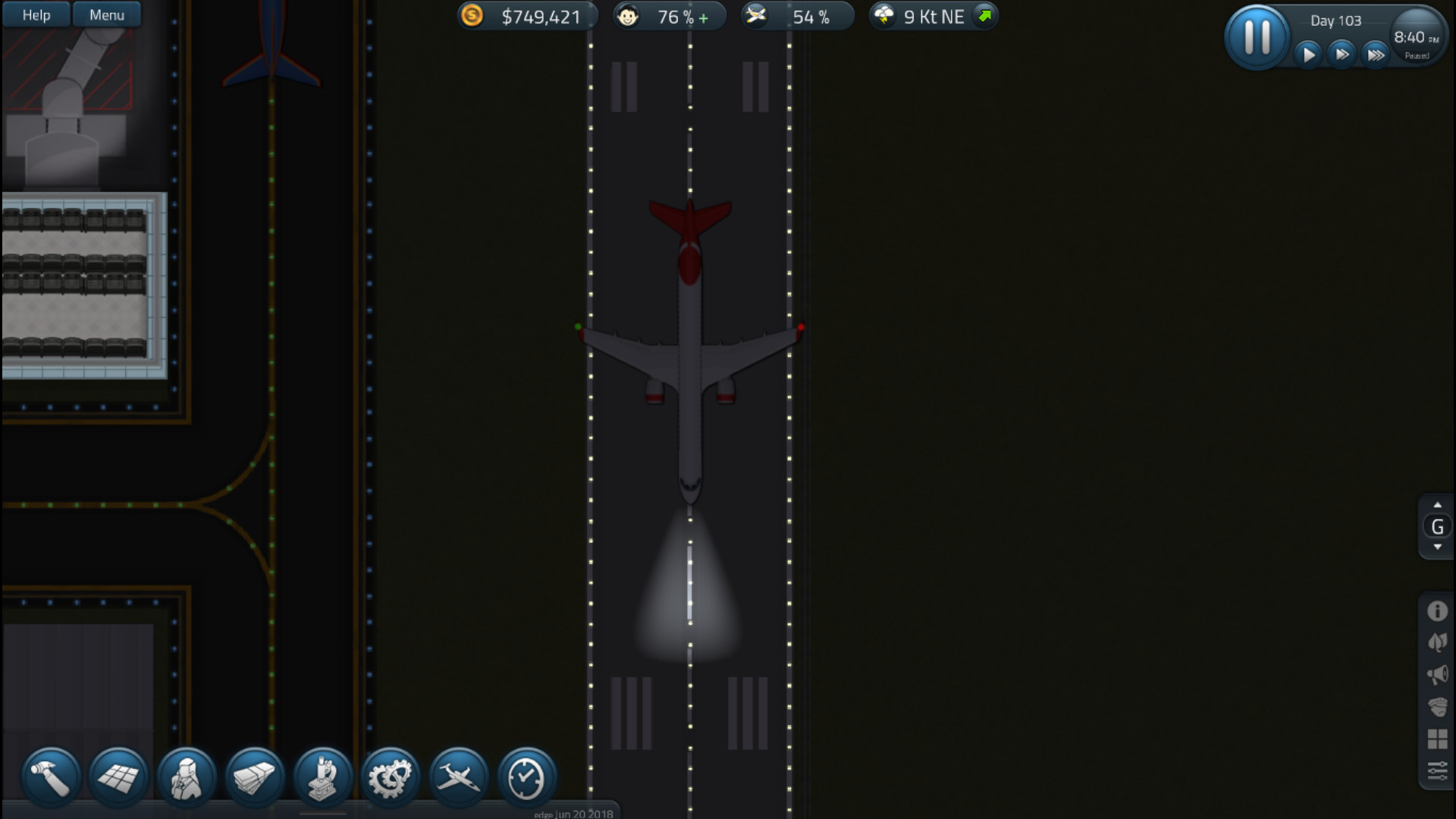Open the scheduling clock panel
The height and width of the screenshot is (819, 1456).
click(525, 776)
